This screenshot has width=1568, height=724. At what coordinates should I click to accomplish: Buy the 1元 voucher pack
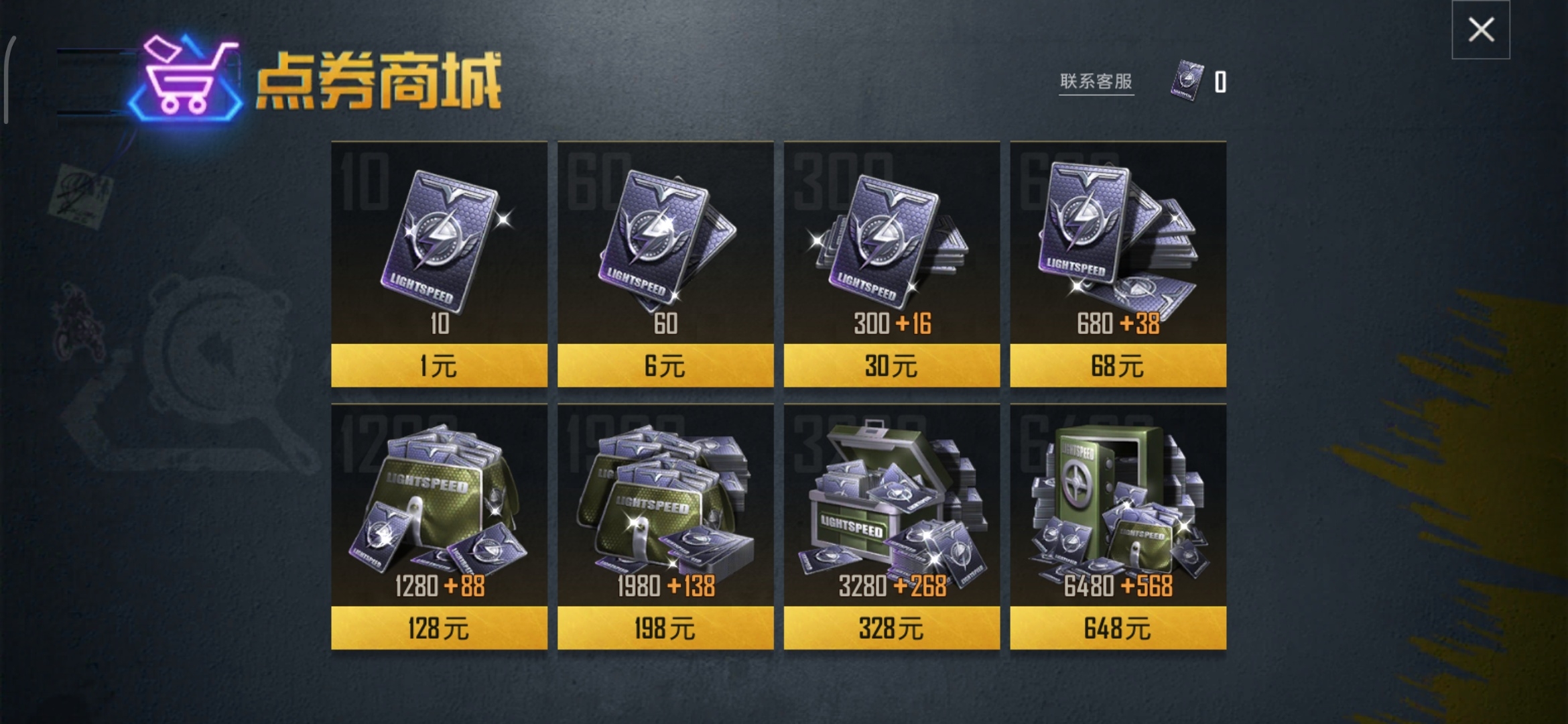[439, 366]
